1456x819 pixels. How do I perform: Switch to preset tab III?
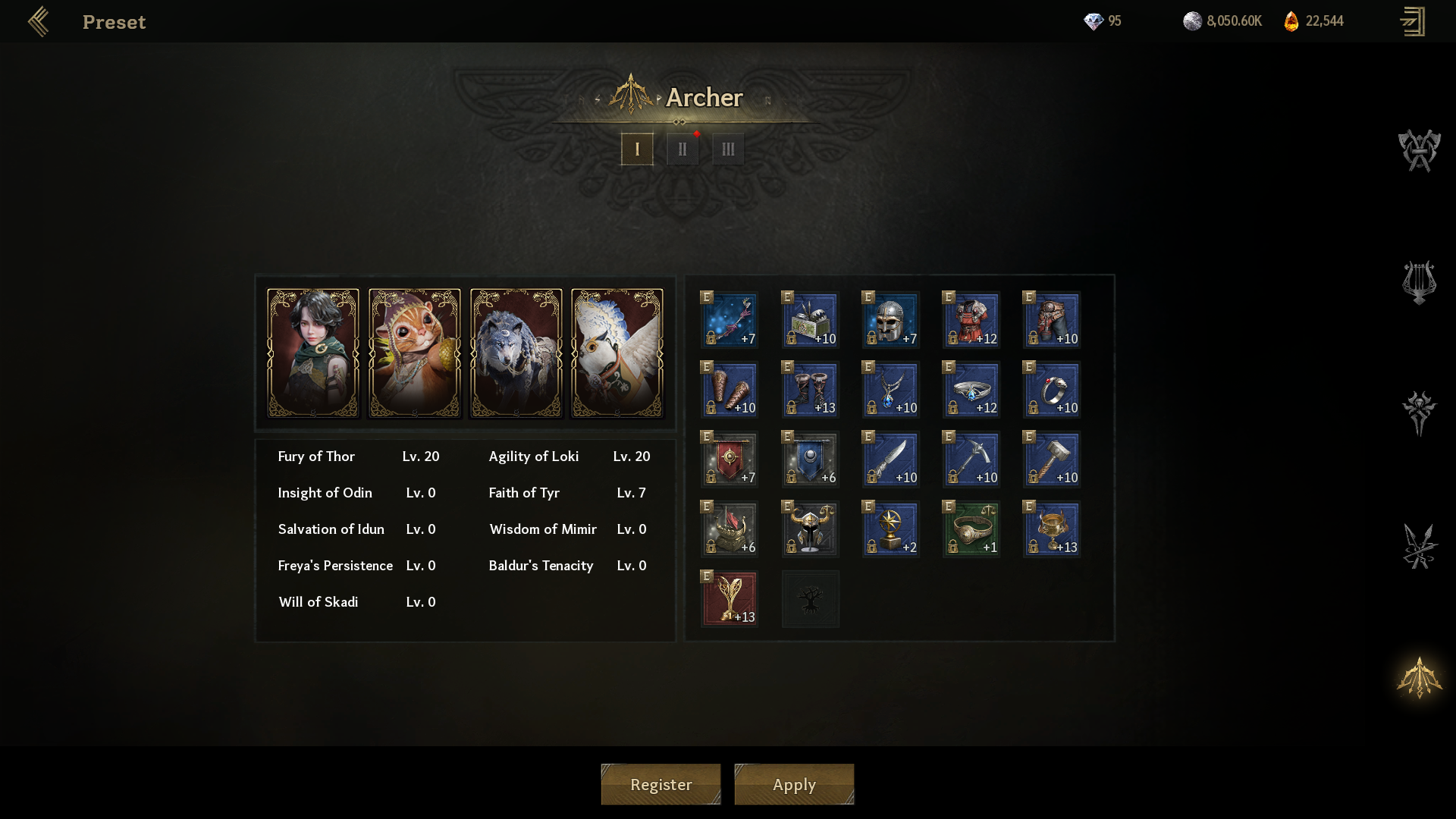point(728,149)
